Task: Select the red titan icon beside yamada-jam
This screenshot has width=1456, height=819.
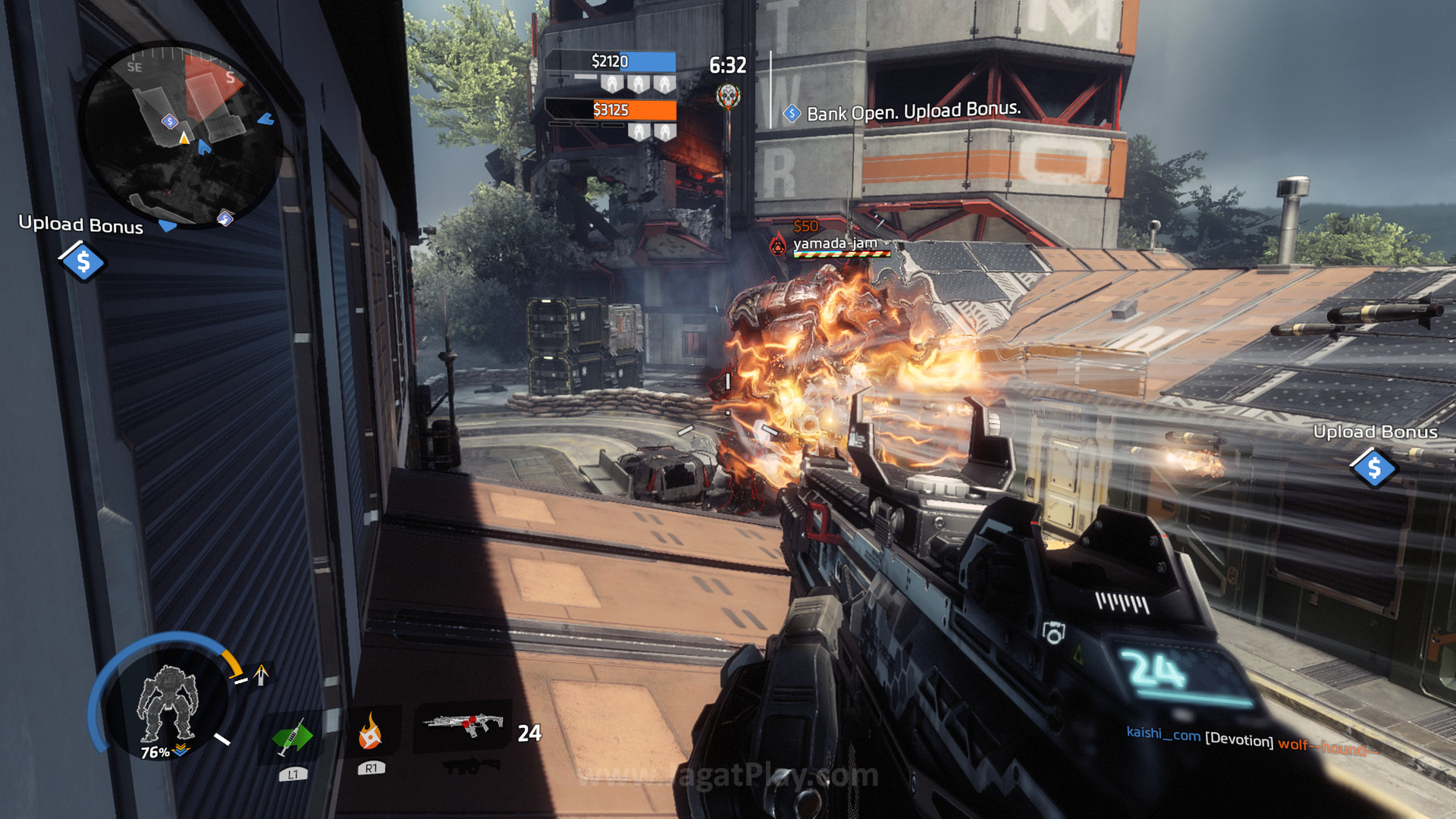Action: pos(778,245)
